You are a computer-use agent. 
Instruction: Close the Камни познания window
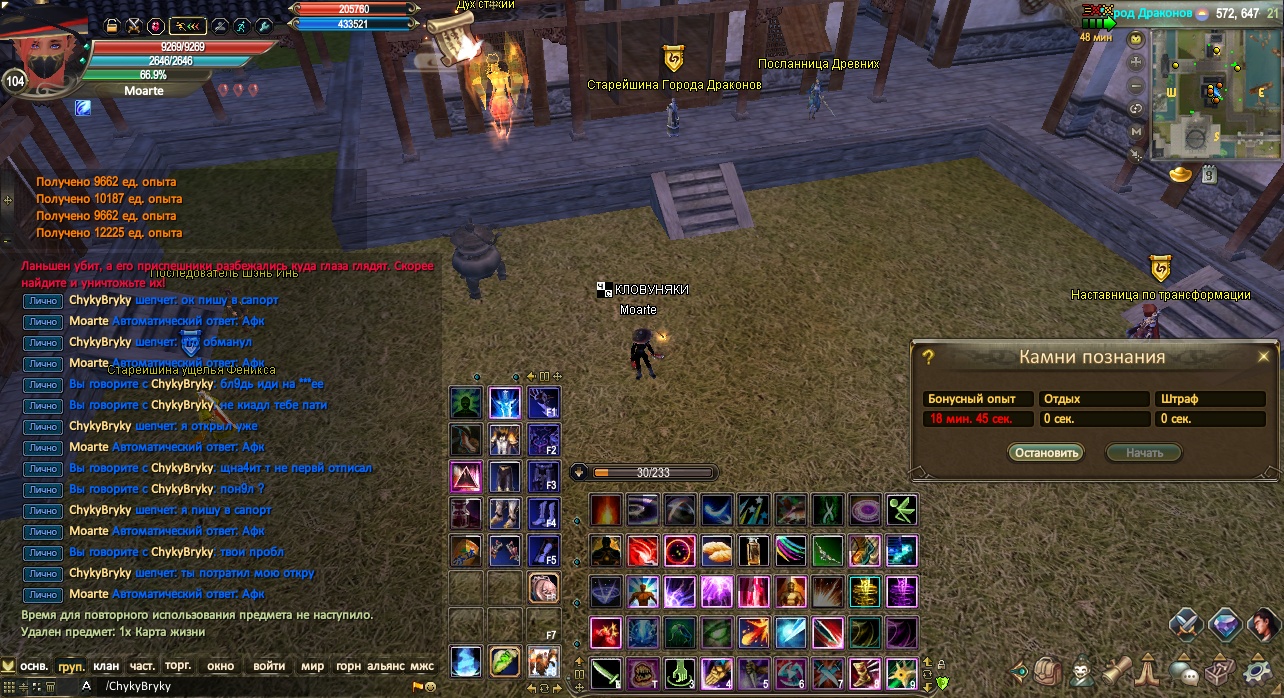point(1263,356)
